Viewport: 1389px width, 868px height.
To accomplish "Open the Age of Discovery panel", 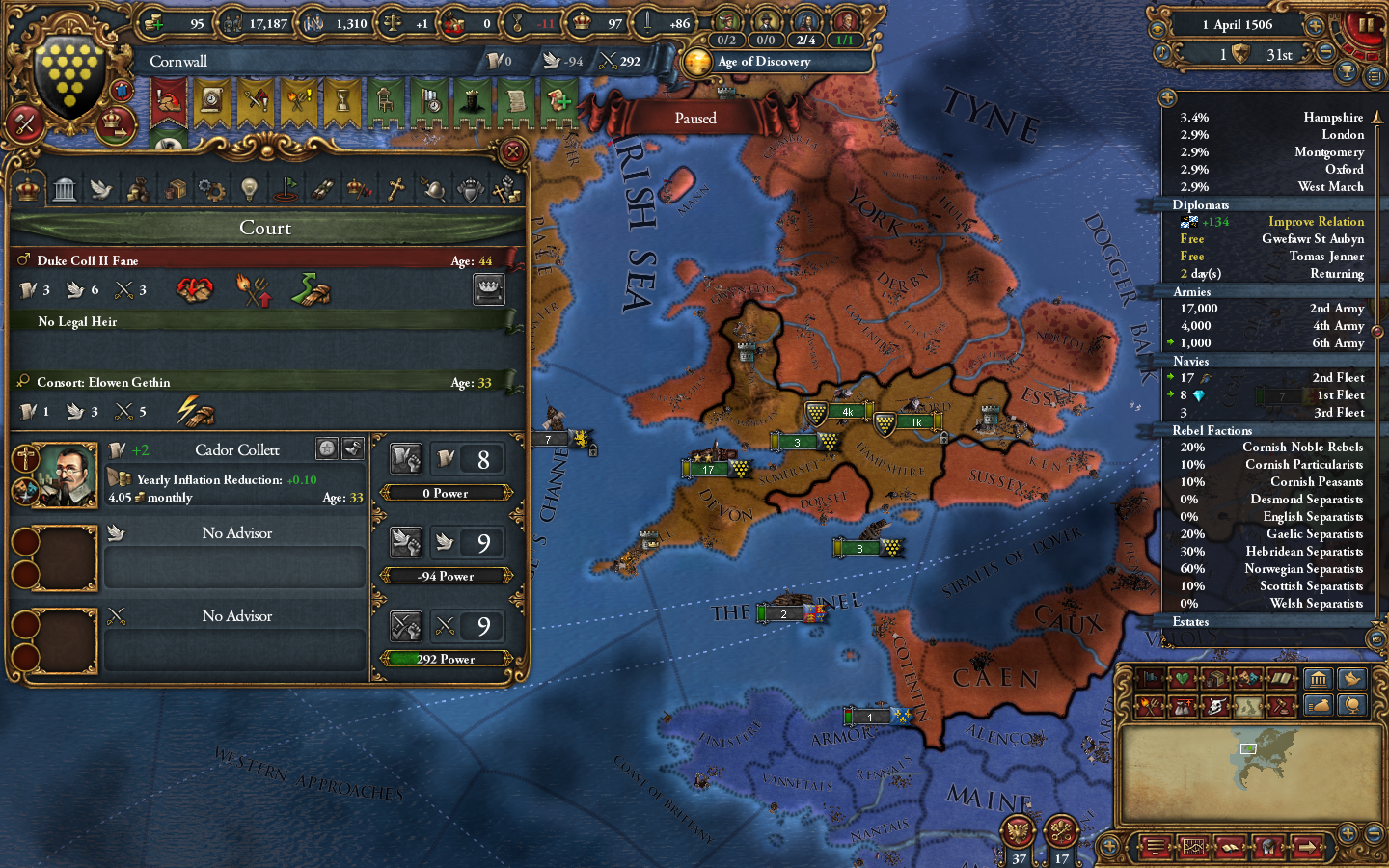I will coord(772,62).
